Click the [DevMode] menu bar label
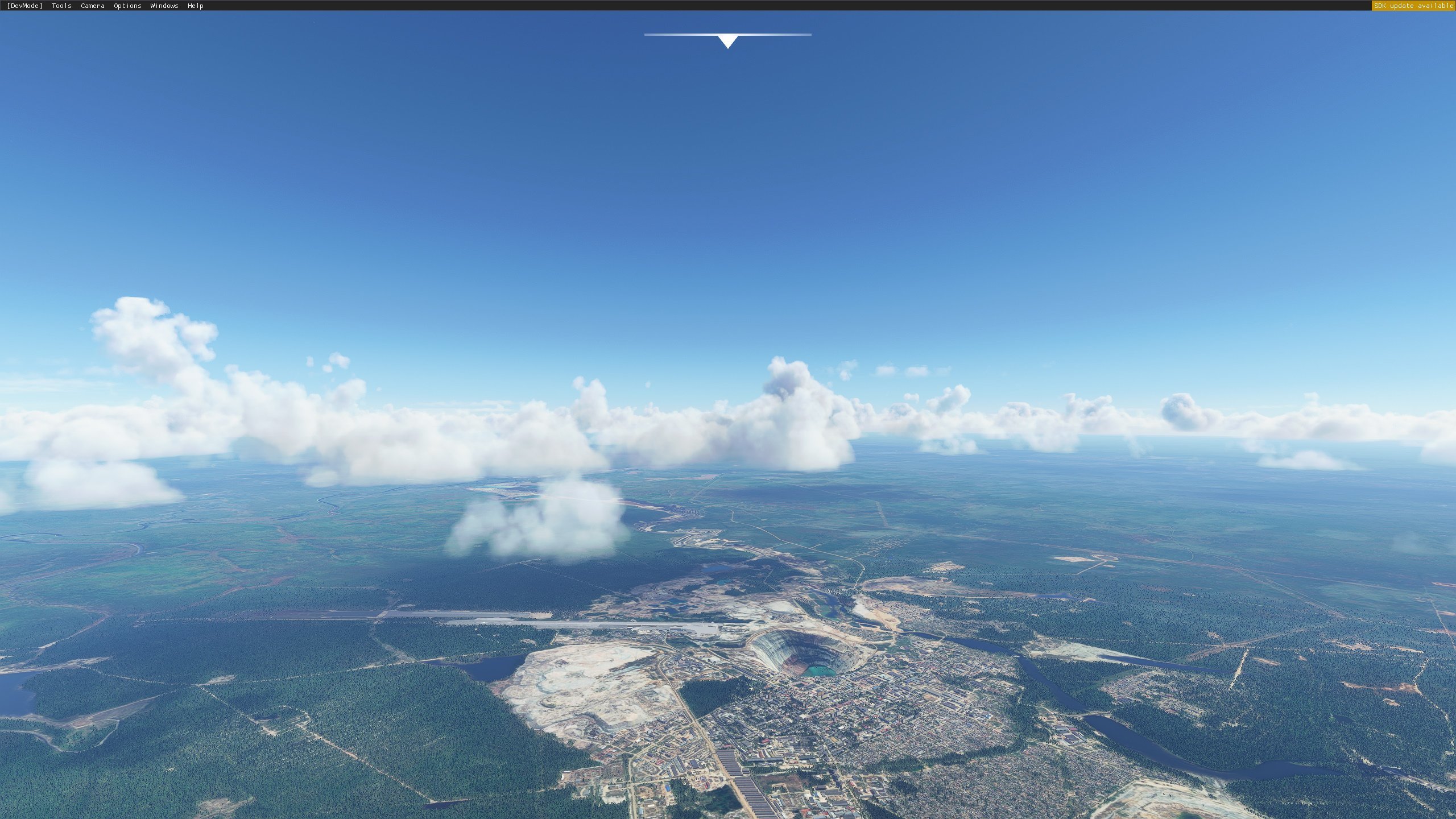 (24, 6)
